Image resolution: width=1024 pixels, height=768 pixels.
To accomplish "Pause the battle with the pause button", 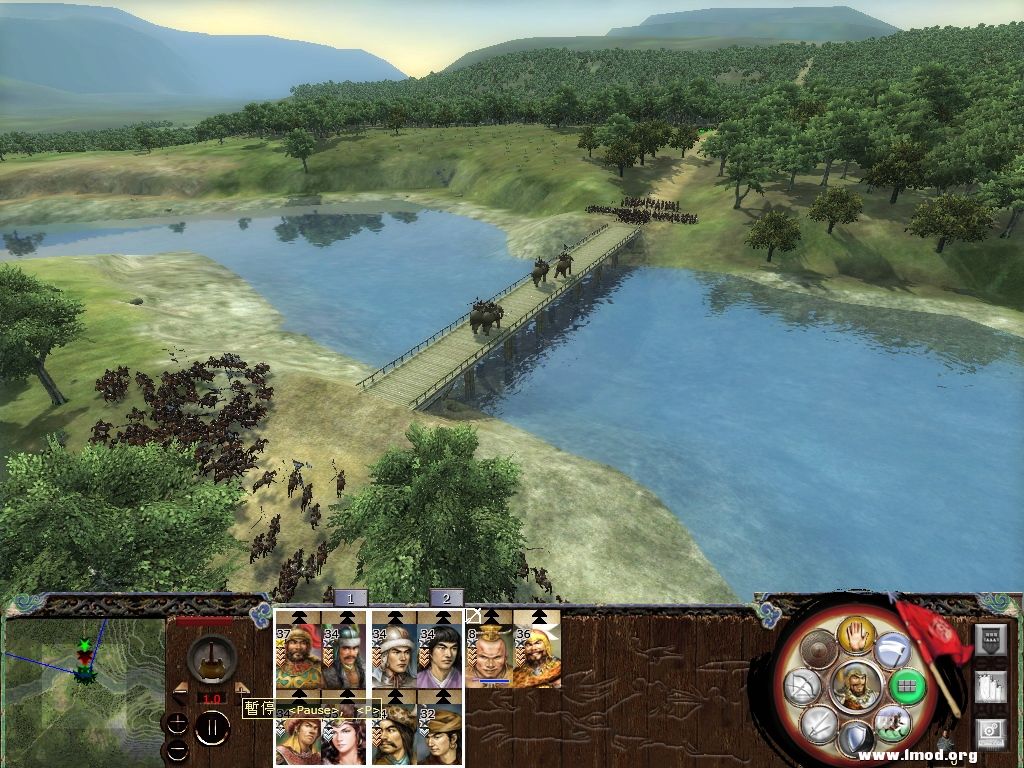I will (x=212, y=729).
